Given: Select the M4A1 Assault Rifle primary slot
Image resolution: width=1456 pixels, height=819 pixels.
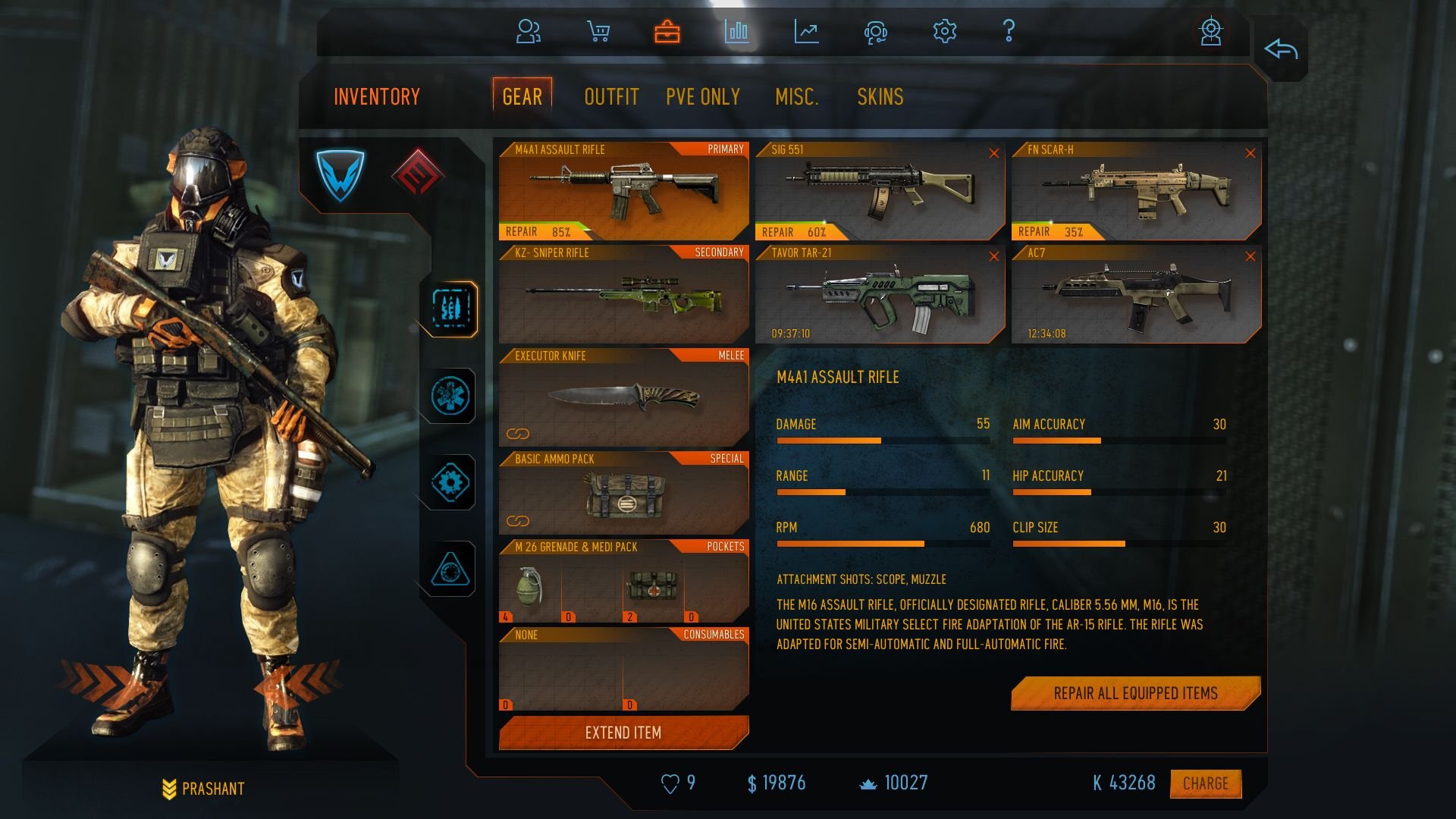Looking at the screenshot, I should (x=623, y=191).
